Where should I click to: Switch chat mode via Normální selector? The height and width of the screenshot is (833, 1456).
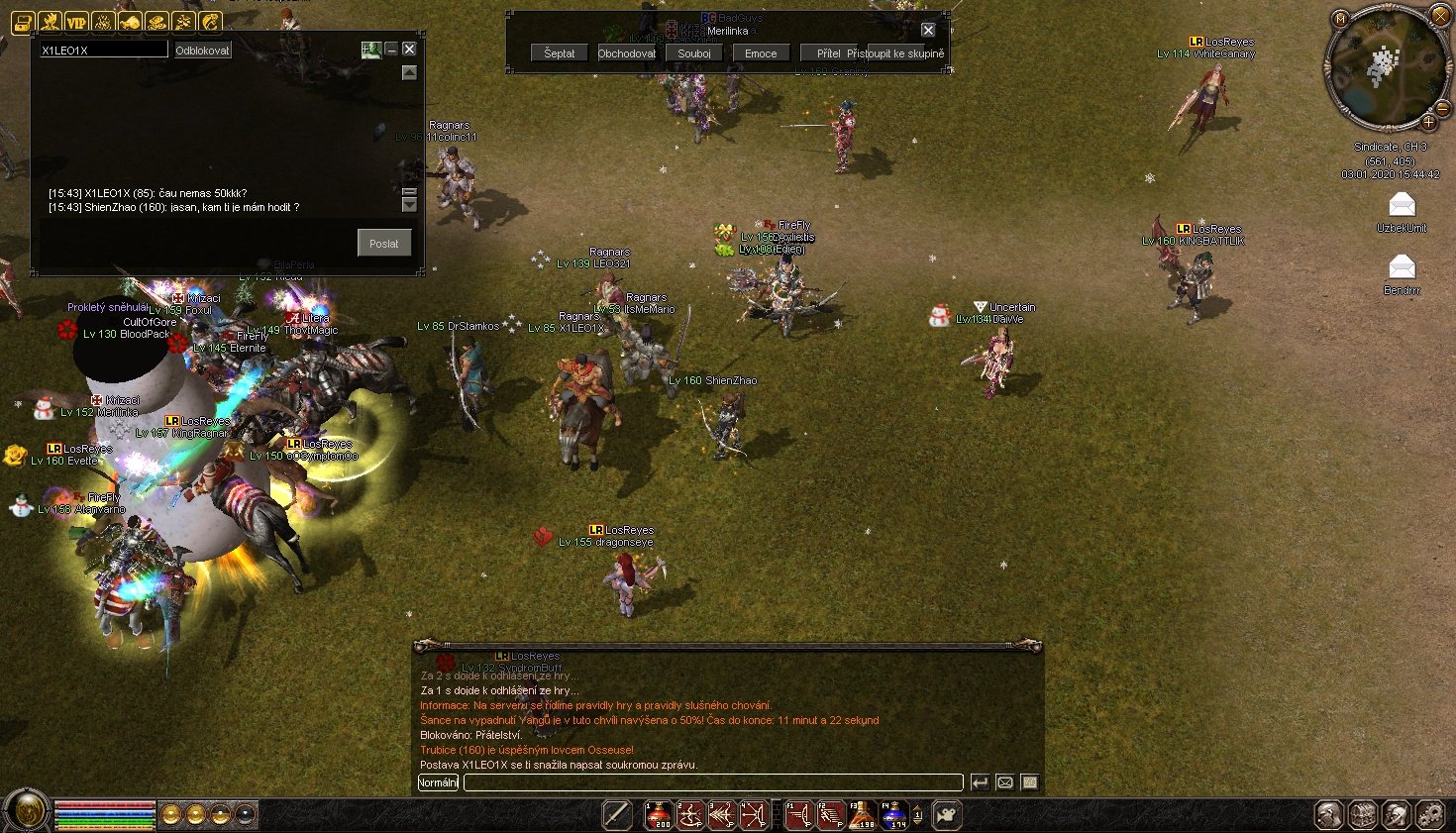click(438, 782)
